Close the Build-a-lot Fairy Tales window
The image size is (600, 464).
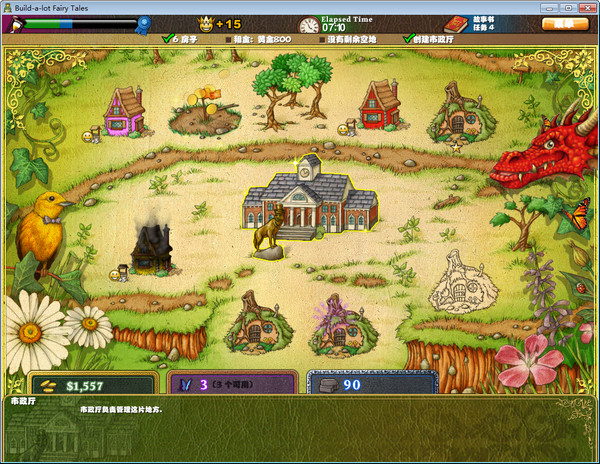(588, 6)
